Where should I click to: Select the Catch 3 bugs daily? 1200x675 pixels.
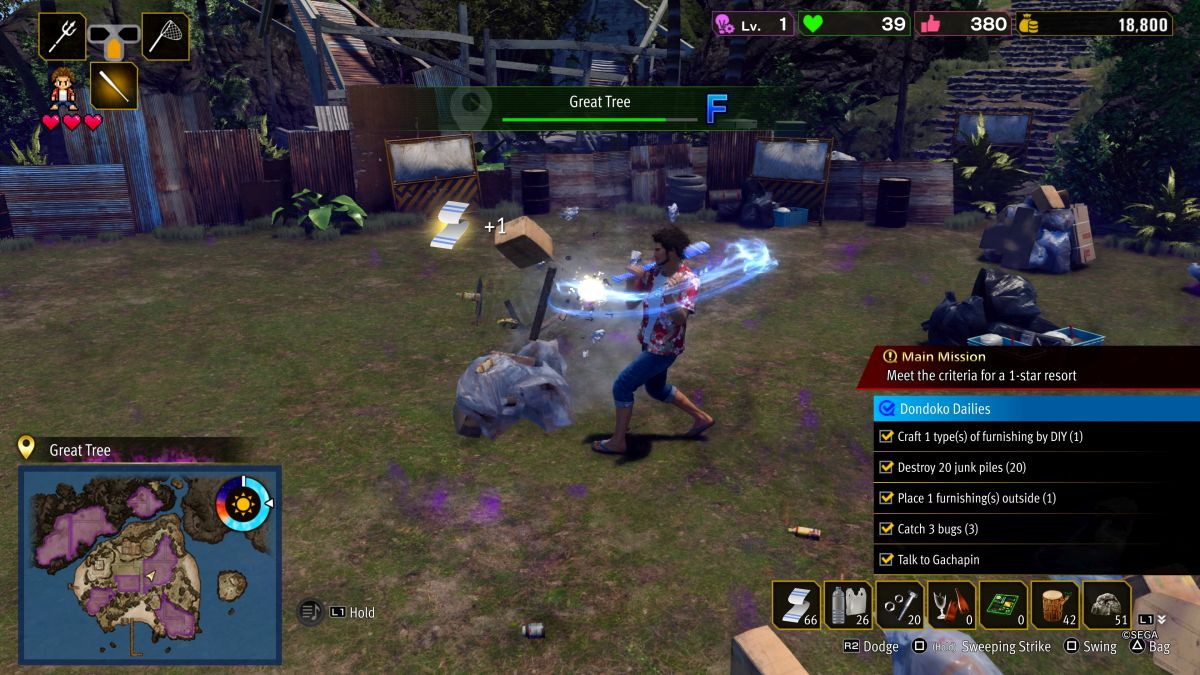tap(1035, 529)
